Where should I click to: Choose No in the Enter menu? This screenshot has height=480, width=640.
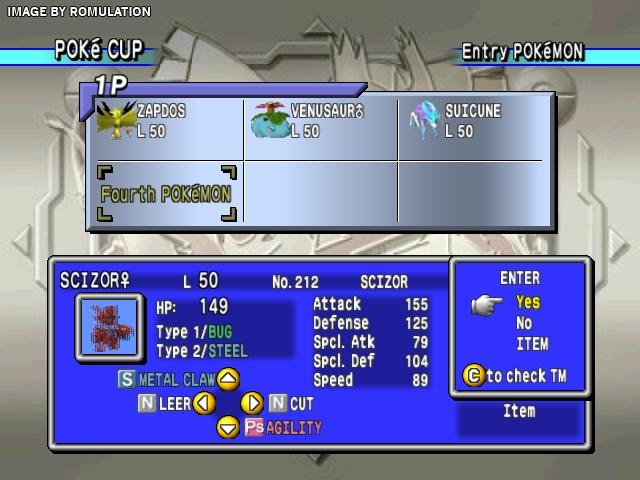[x=524, y=323]
